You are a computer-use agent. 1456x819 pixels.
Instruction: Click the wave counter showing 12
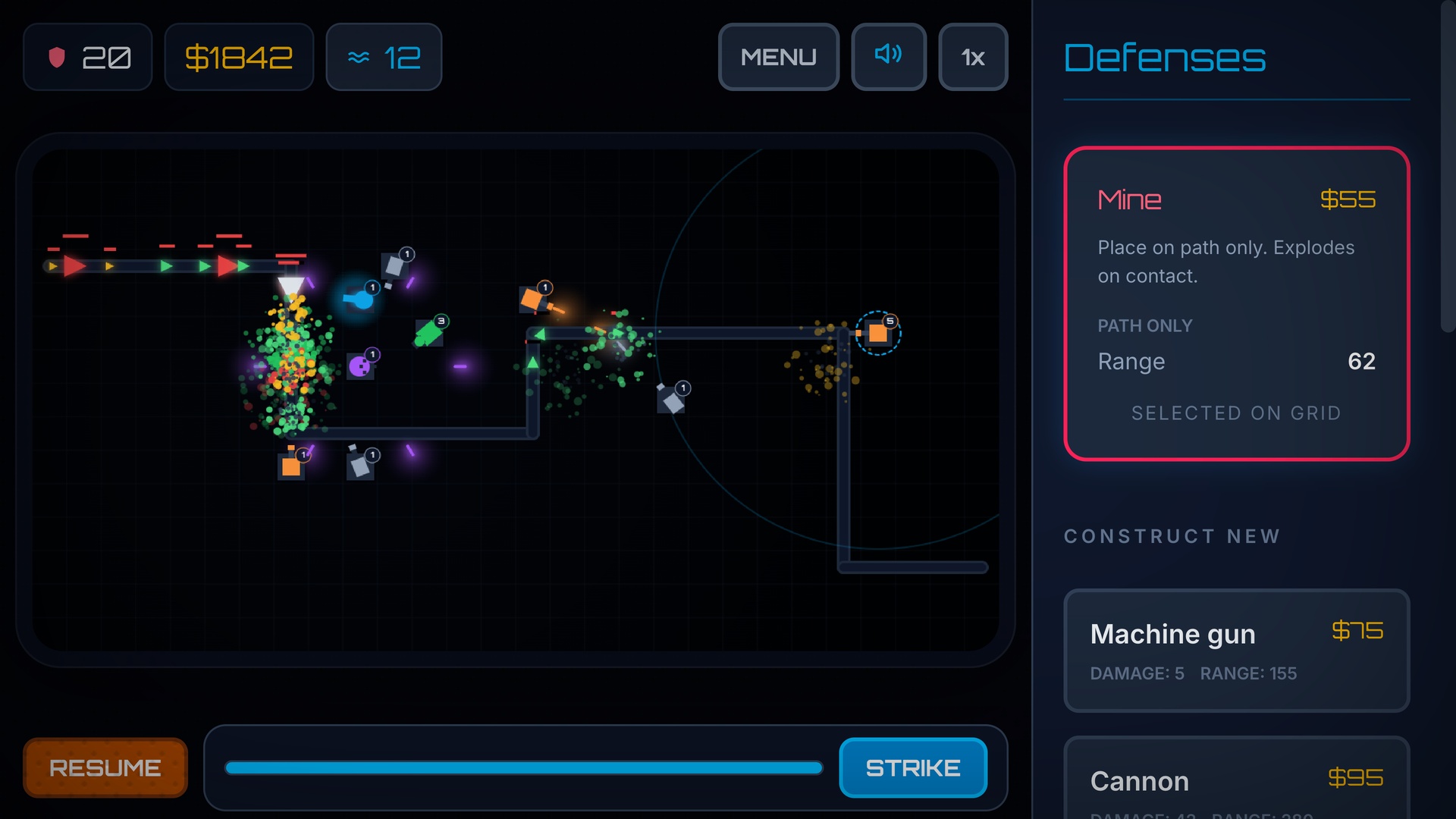click(x=383, y=56)
